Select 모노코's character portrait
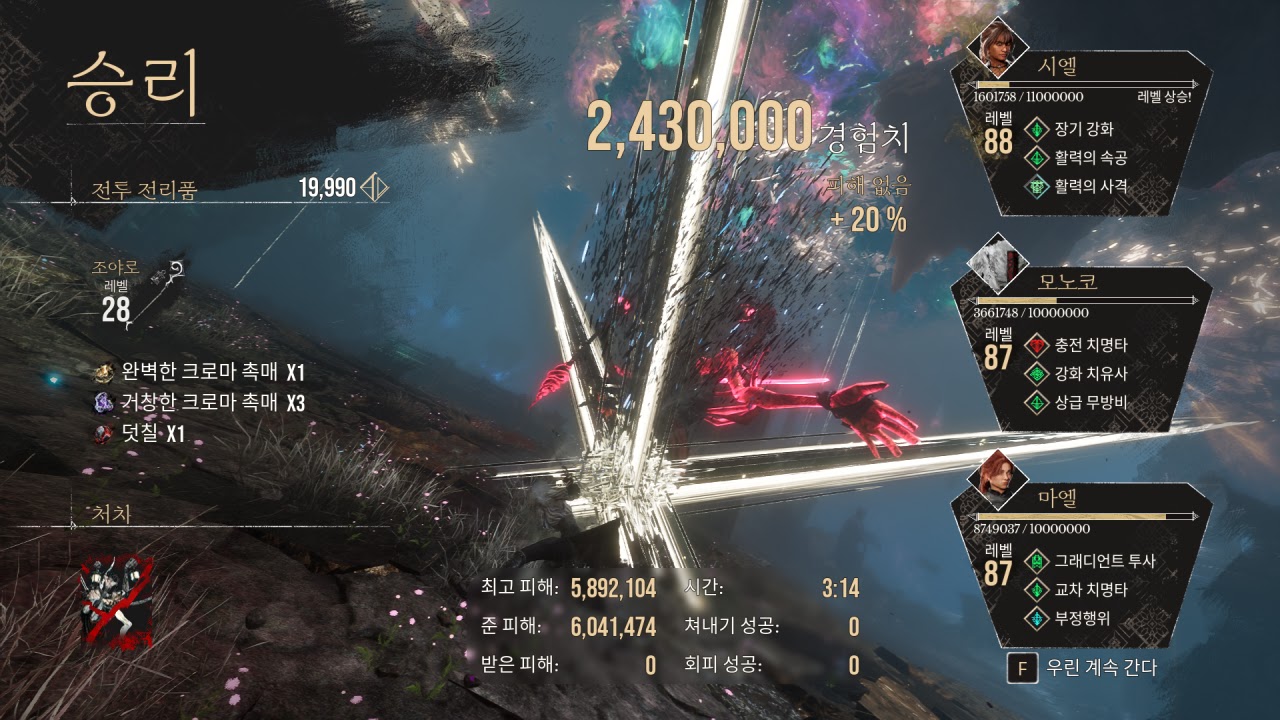 click(999, 264)
